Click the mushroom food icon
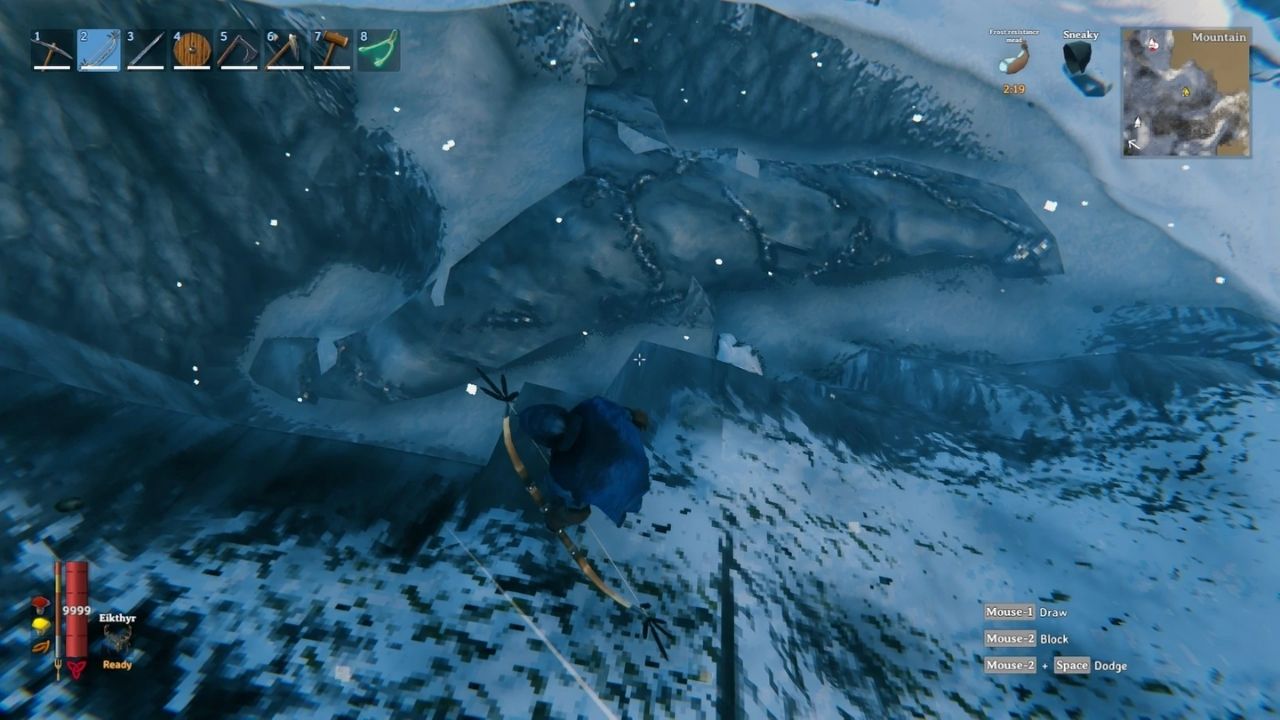This screenshot has height=720, width=1280. 40,605
